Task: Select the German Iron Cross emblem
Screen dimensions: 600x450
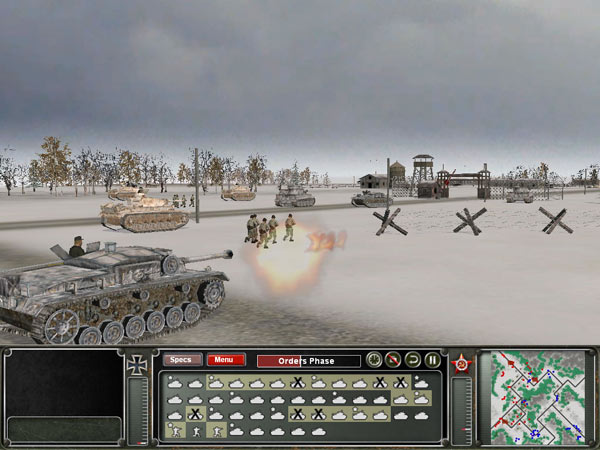Action: [138, 365]
